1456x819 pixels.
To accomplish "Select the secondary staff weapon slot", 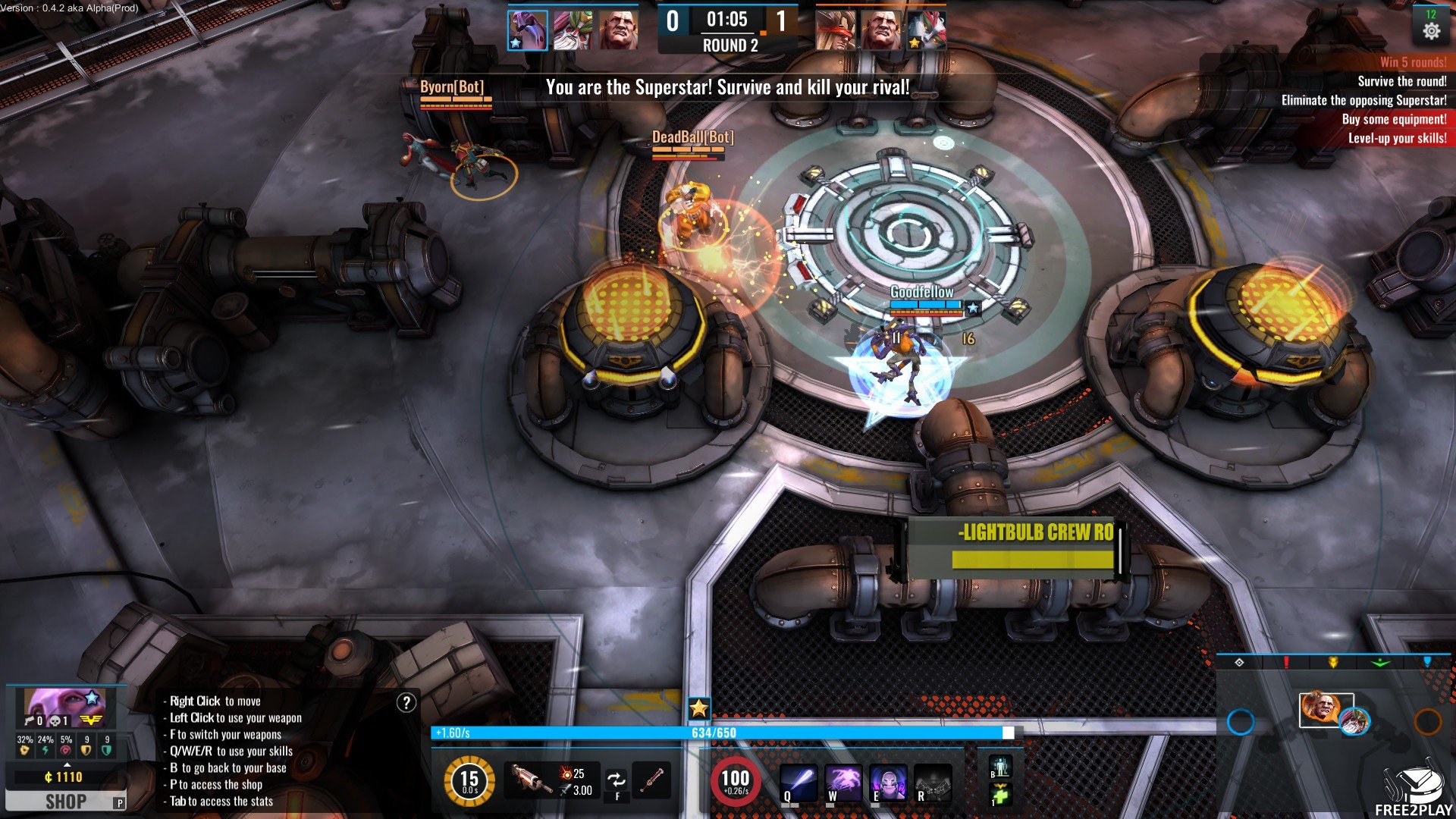I will coord(653,780).
